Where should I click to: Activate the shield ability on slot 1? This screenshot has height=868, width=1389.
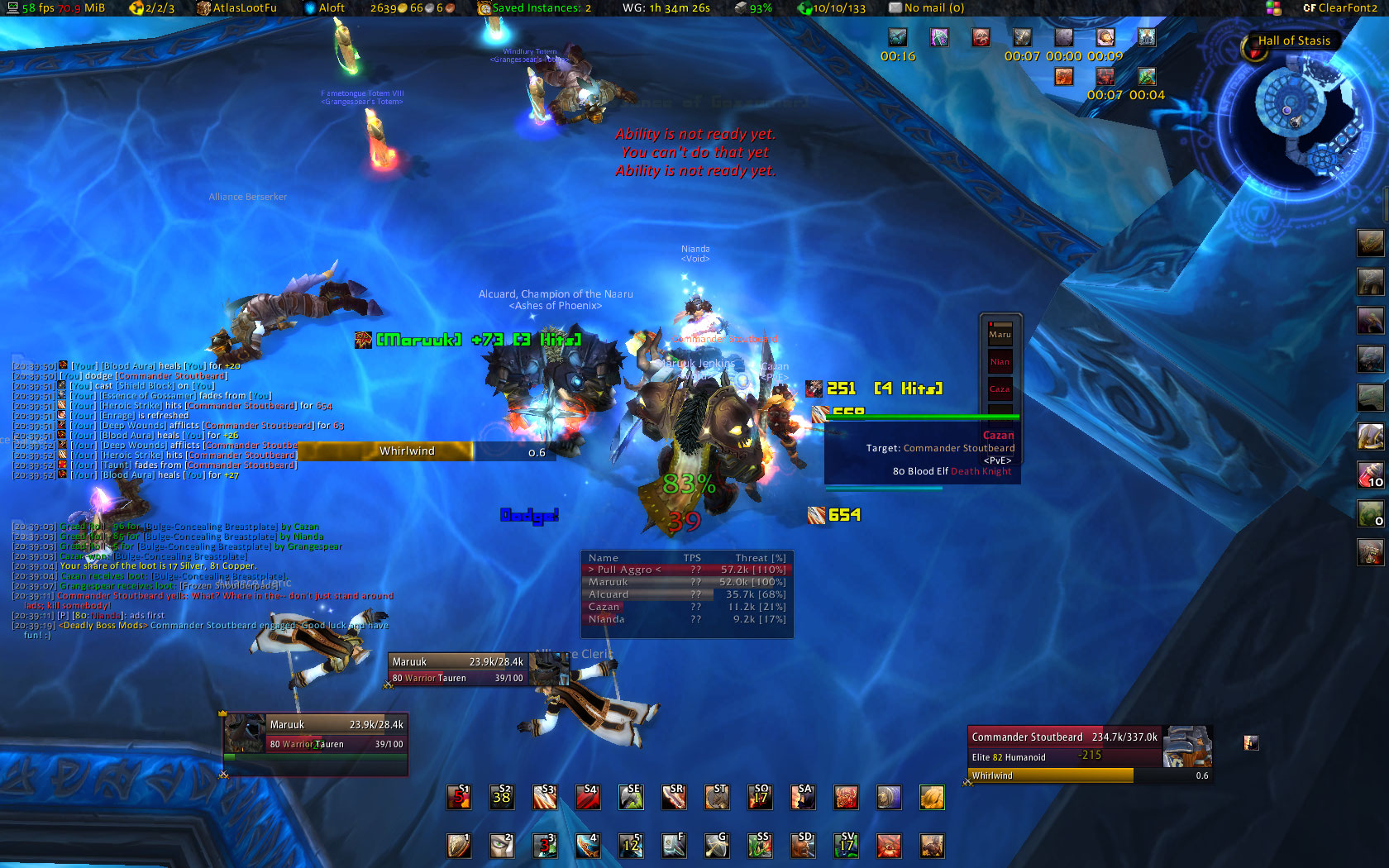tap(459, 845)
